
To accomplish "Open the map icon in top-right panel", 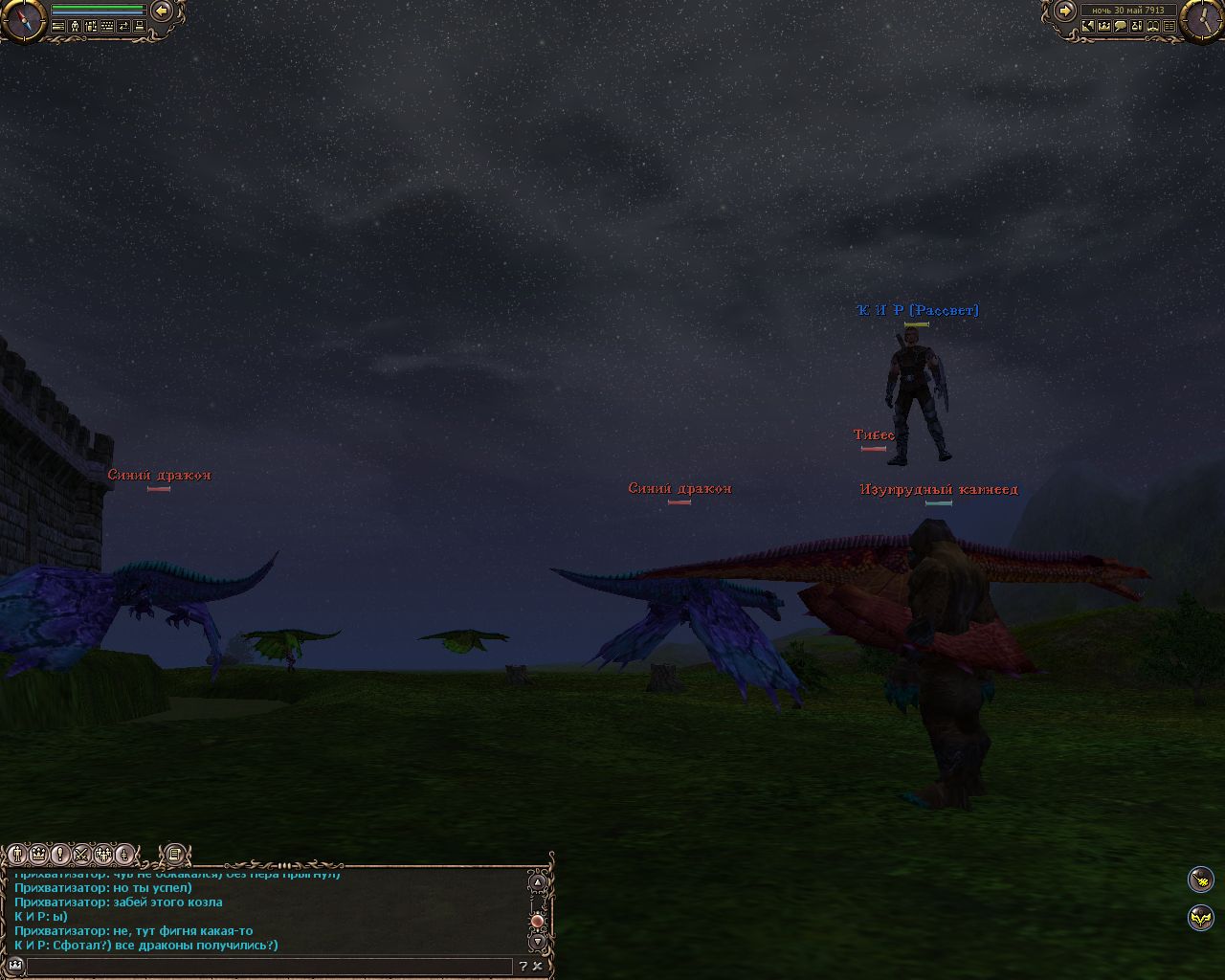I will (x=1088, y=27).
